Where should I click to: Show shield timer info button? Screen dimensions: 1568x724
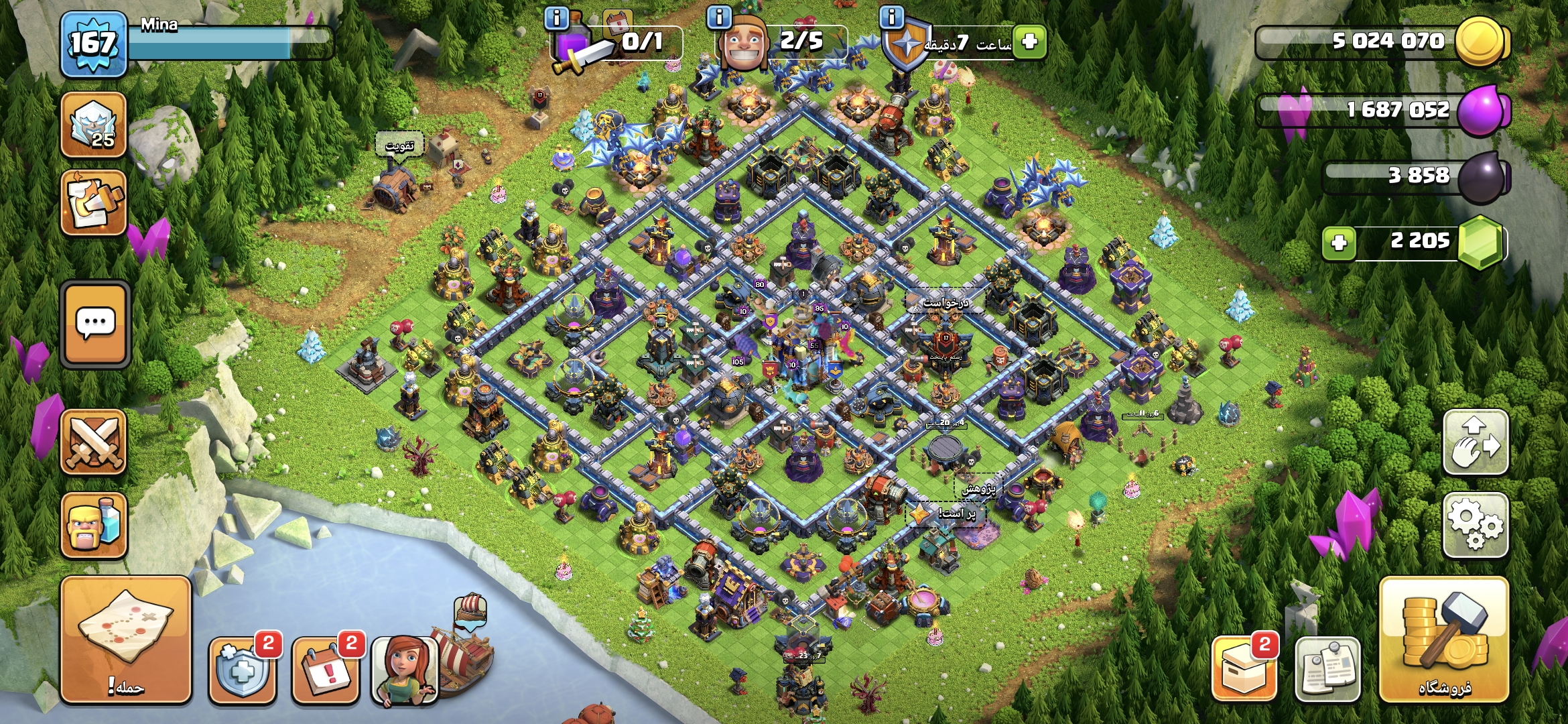coord(891,17)
